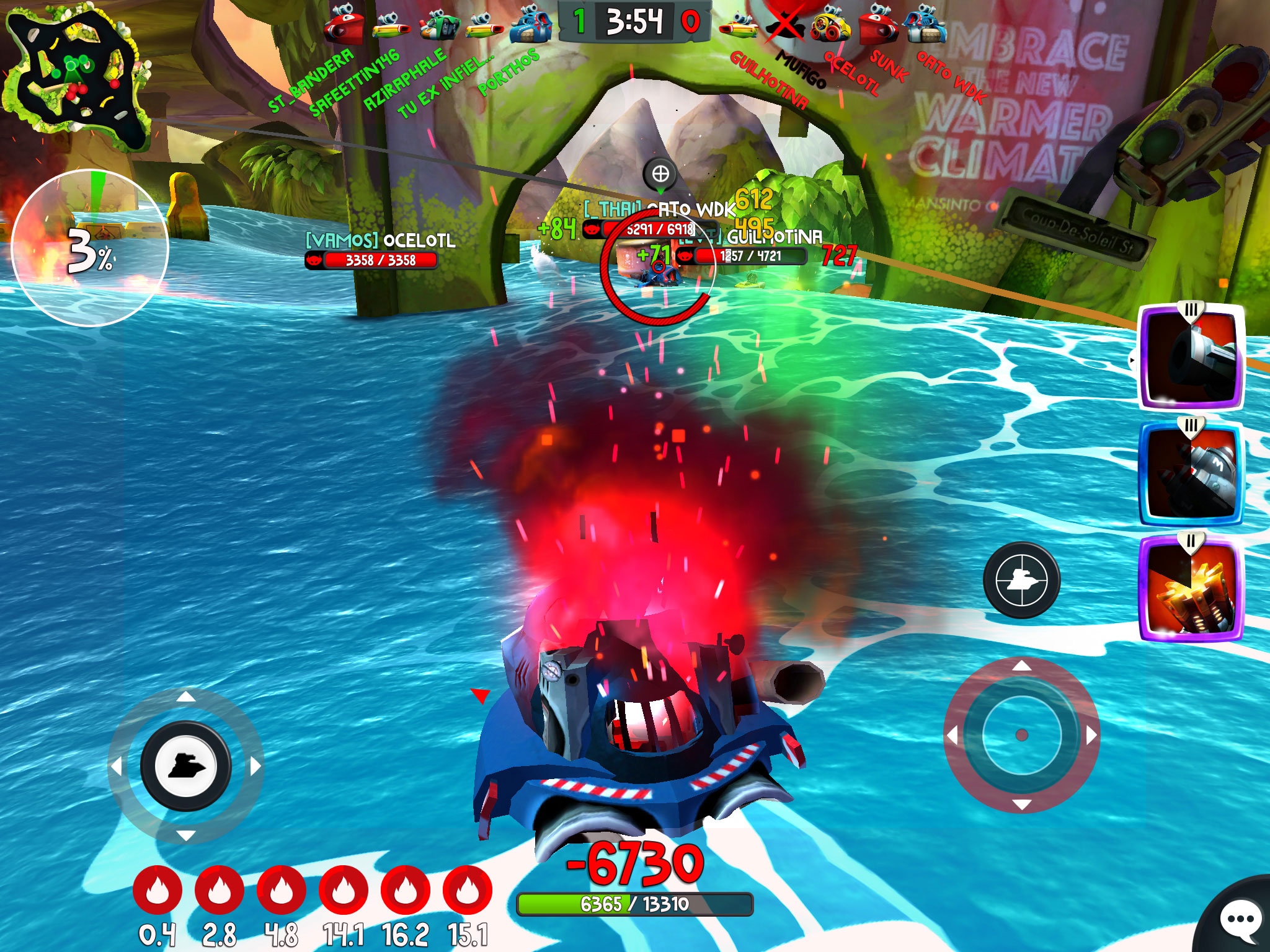Tap the target lock-on crosshair button
Image resolution: width=1270 pixels, height=952 pixels.
tap(1021, 580)
